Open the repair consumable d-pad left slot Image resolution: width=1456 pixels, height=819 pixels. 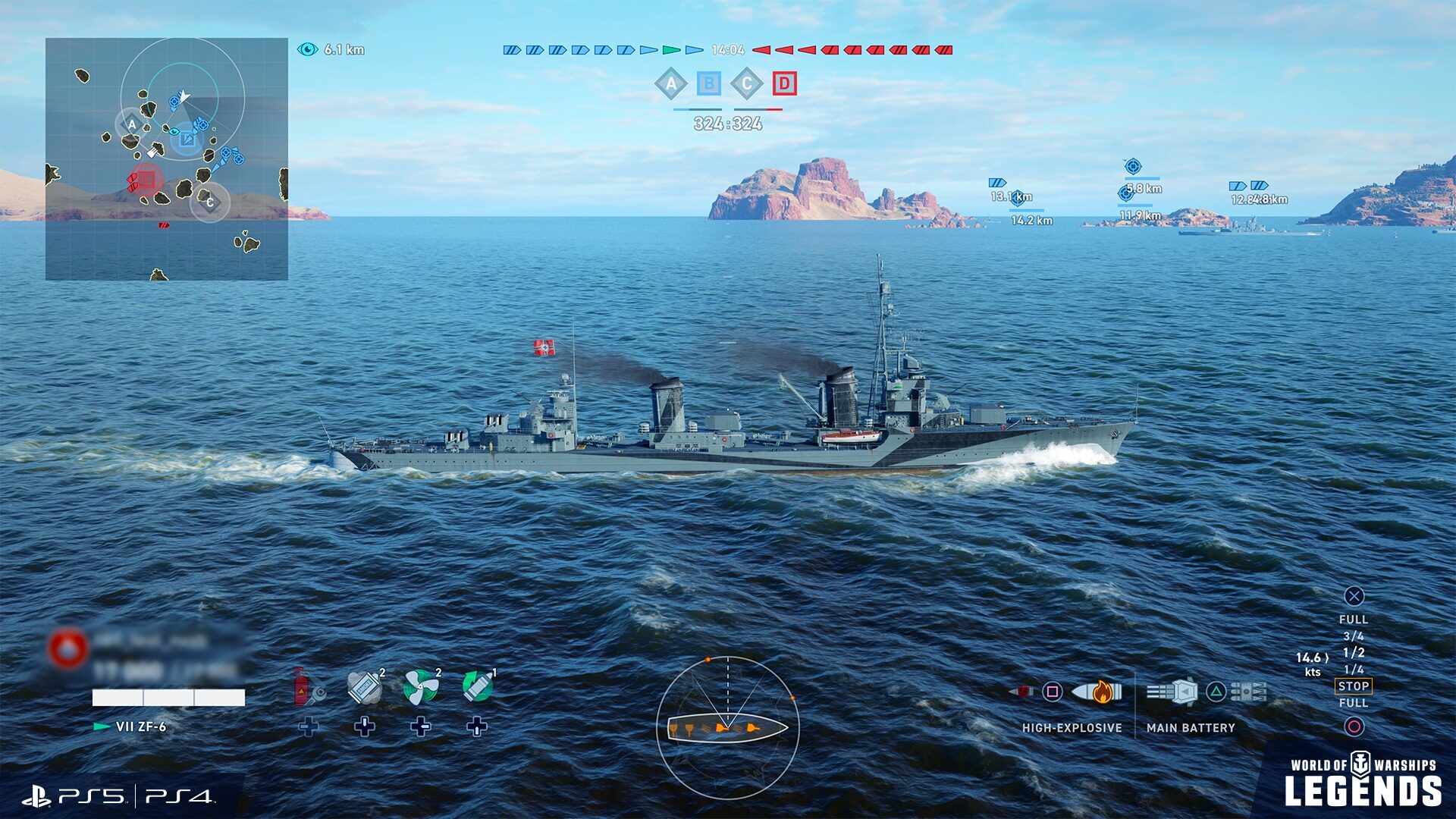tap(309, 726)
